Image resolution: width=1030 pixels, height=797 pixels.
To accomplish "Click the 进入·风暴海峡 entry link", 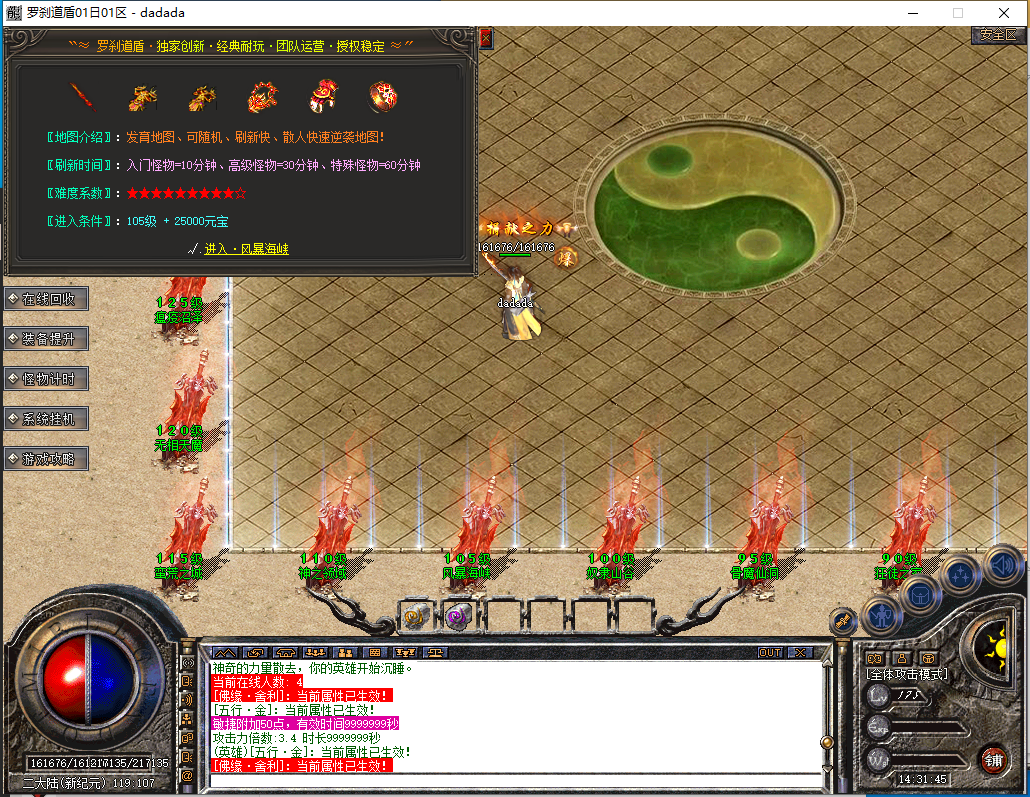I will coord(246,249).
